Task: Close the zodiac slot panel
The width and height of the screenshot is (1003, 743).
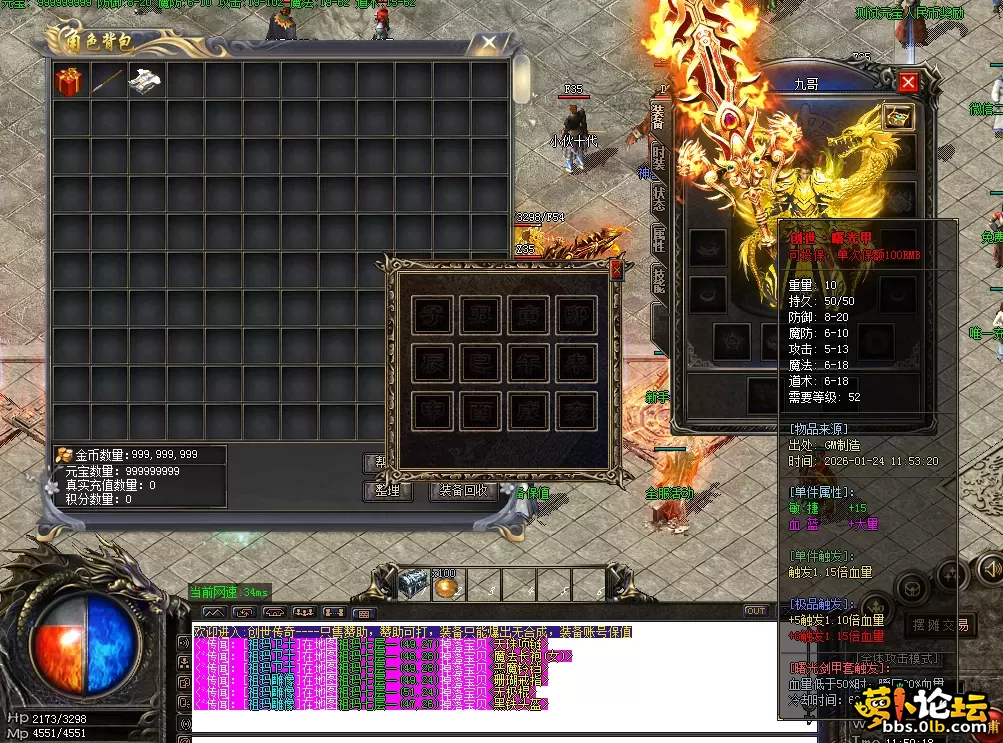Action: [616, 269]
